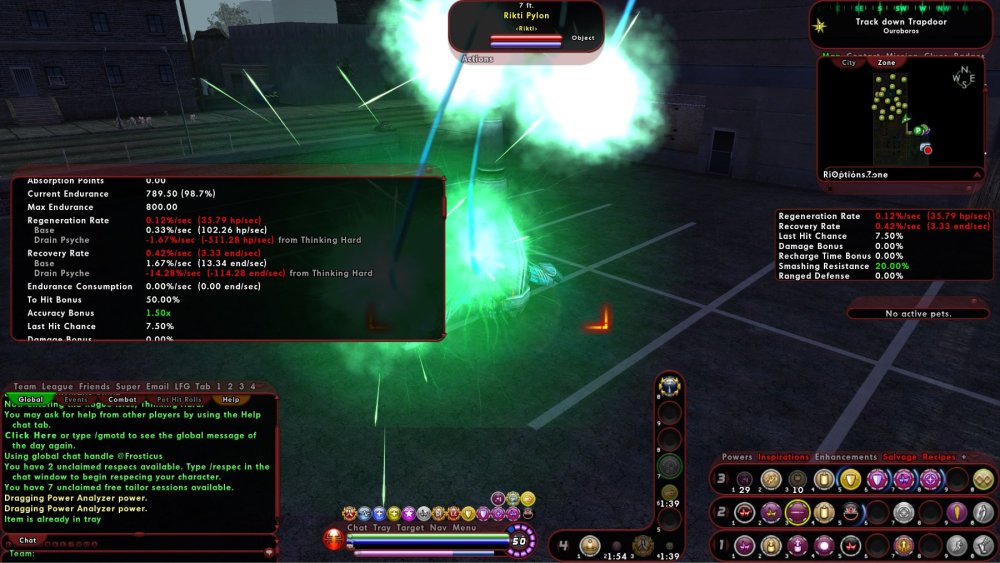Open the Actions menu for Rikti Pylon

tap(477, 59)
